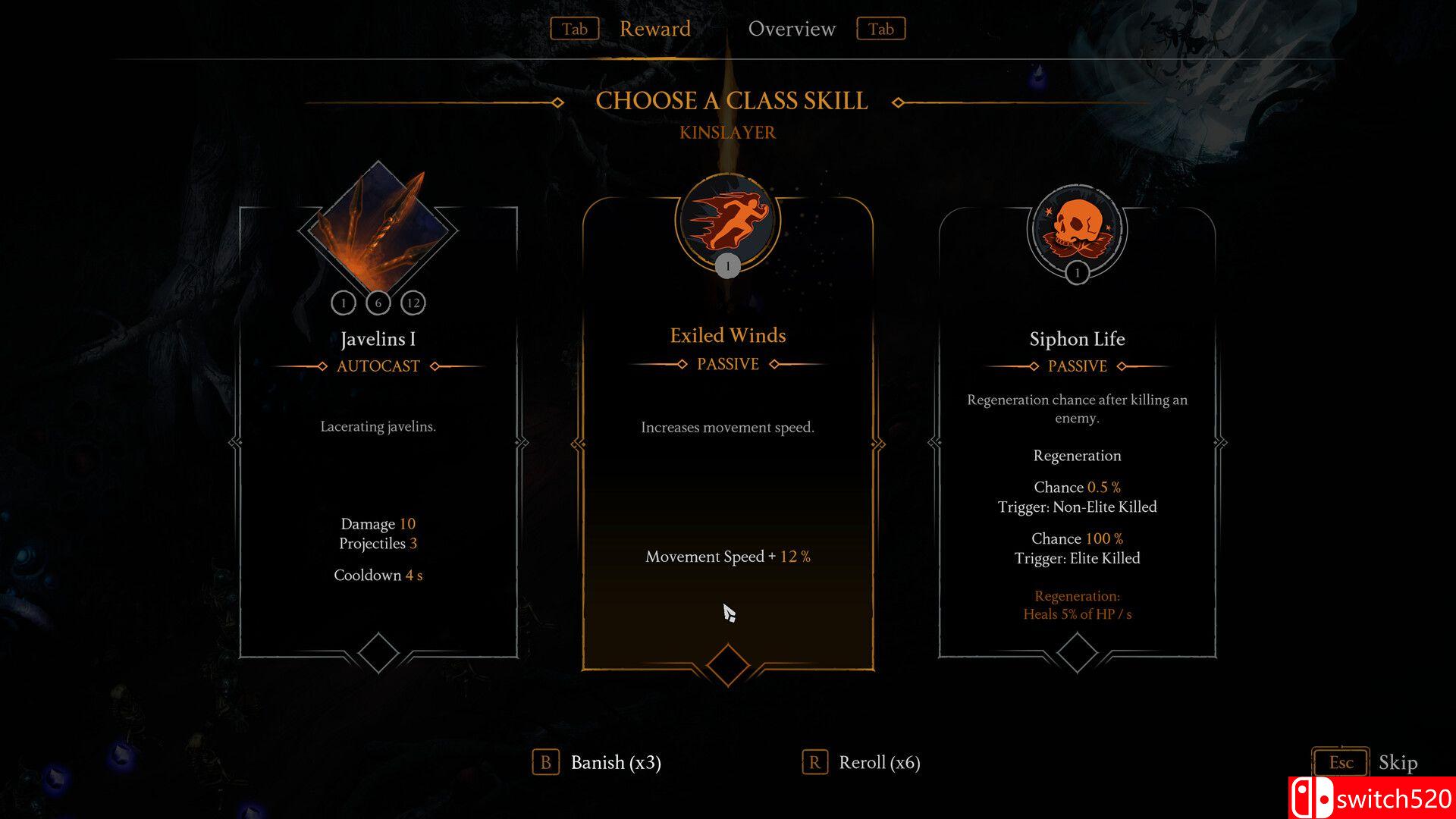Click the level 12 badge under Javelins icon

click(413, 303)
